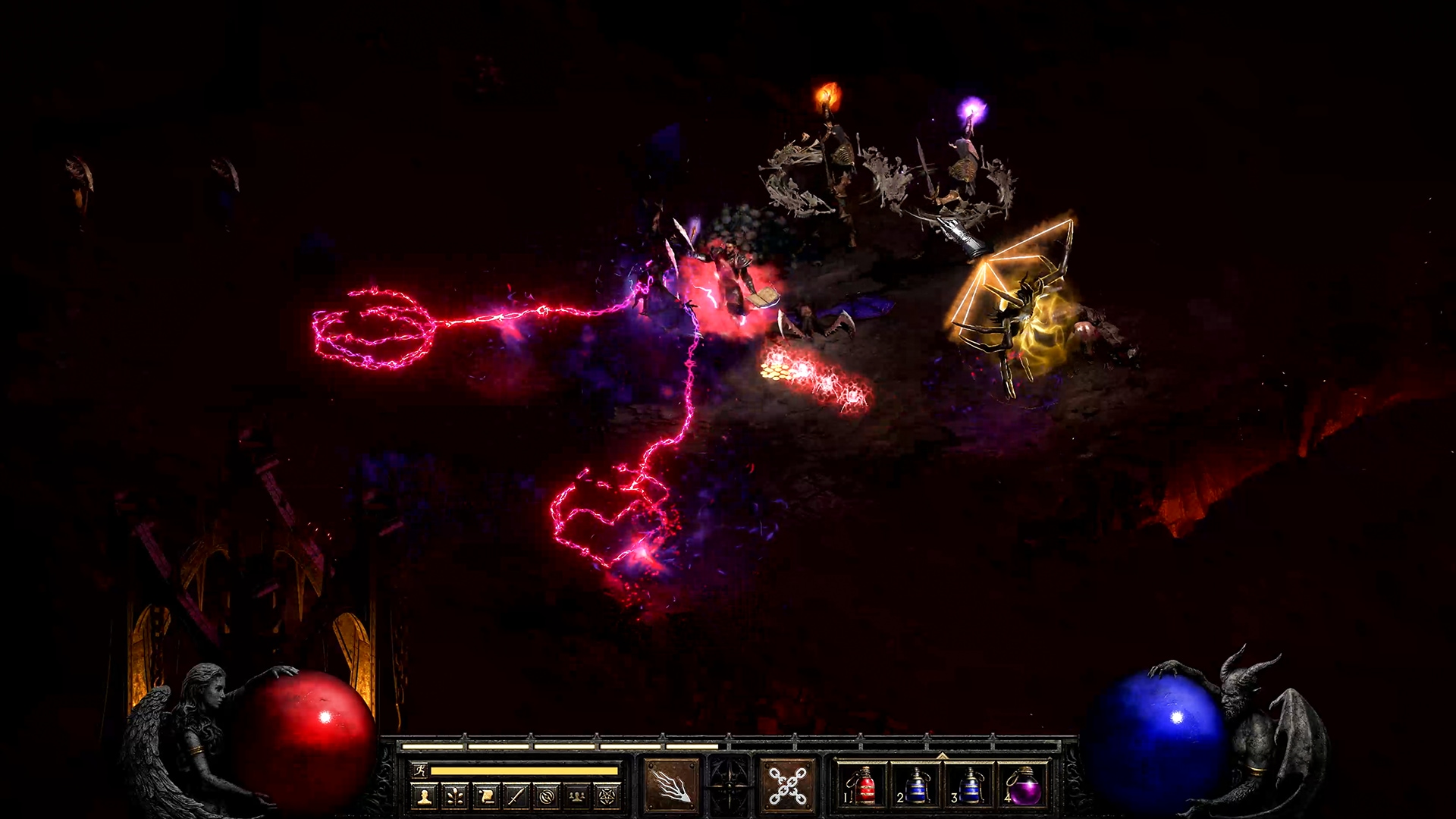
Task: Drink the mana potion in slot 3
Action: click(973, 786)
